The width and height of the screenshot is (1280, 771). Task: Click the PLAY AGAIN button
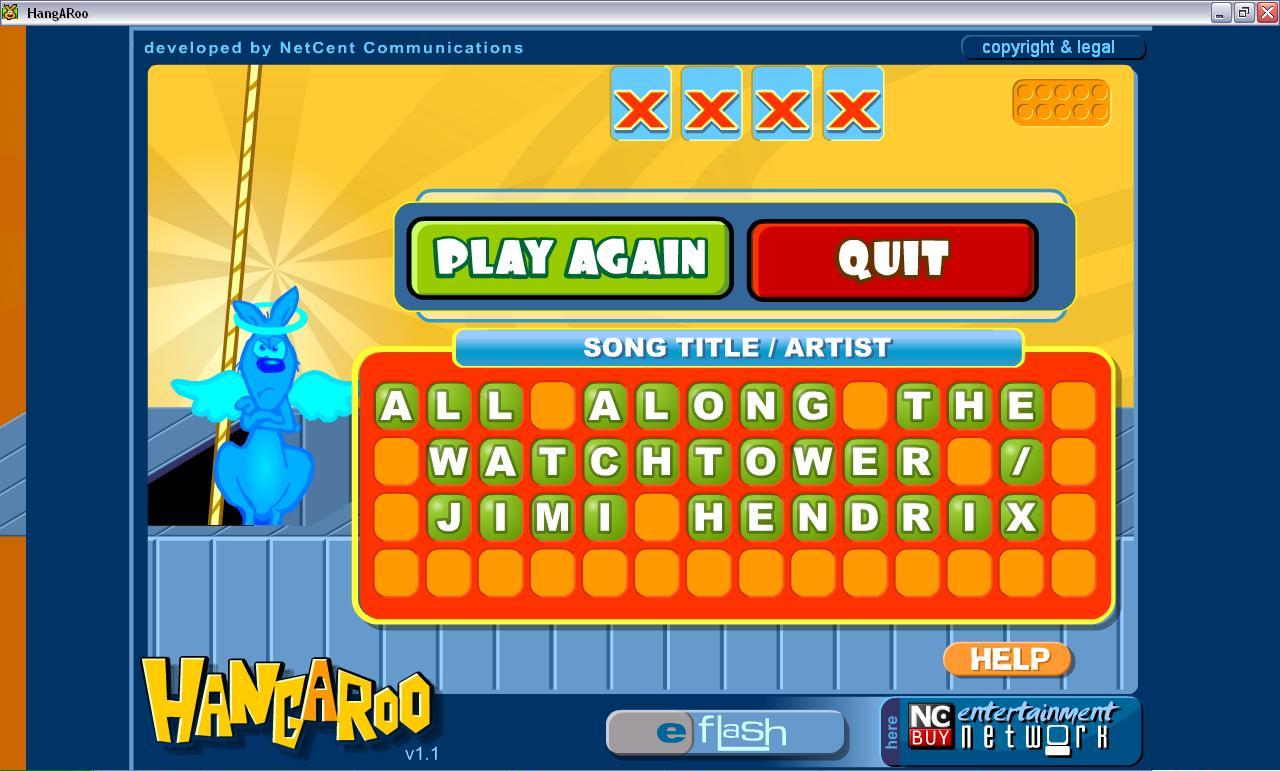[x=568, y=258]
